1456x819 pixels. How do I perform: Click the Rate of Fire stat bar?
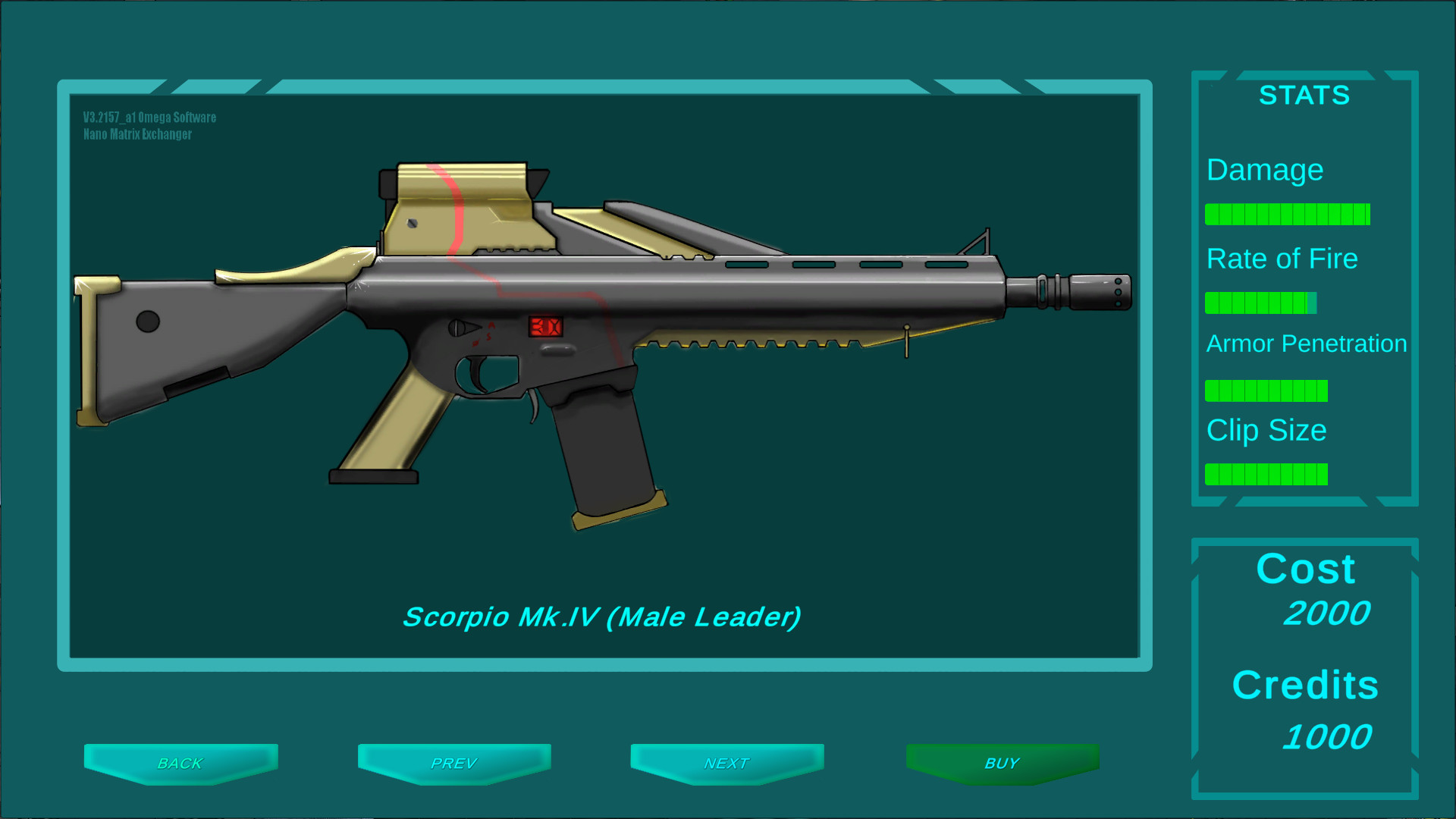1261,303
